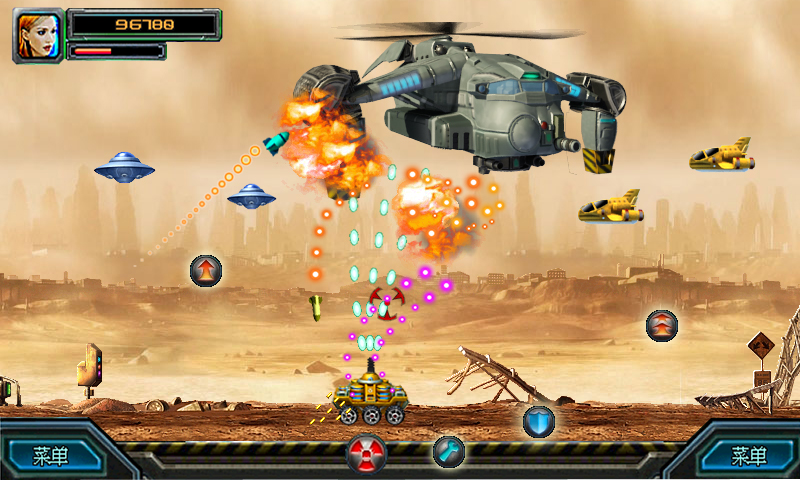This screenshot has width=800, height=480.
Task: Activate the red nuclear bomb ability
Action: coord(367,454)
